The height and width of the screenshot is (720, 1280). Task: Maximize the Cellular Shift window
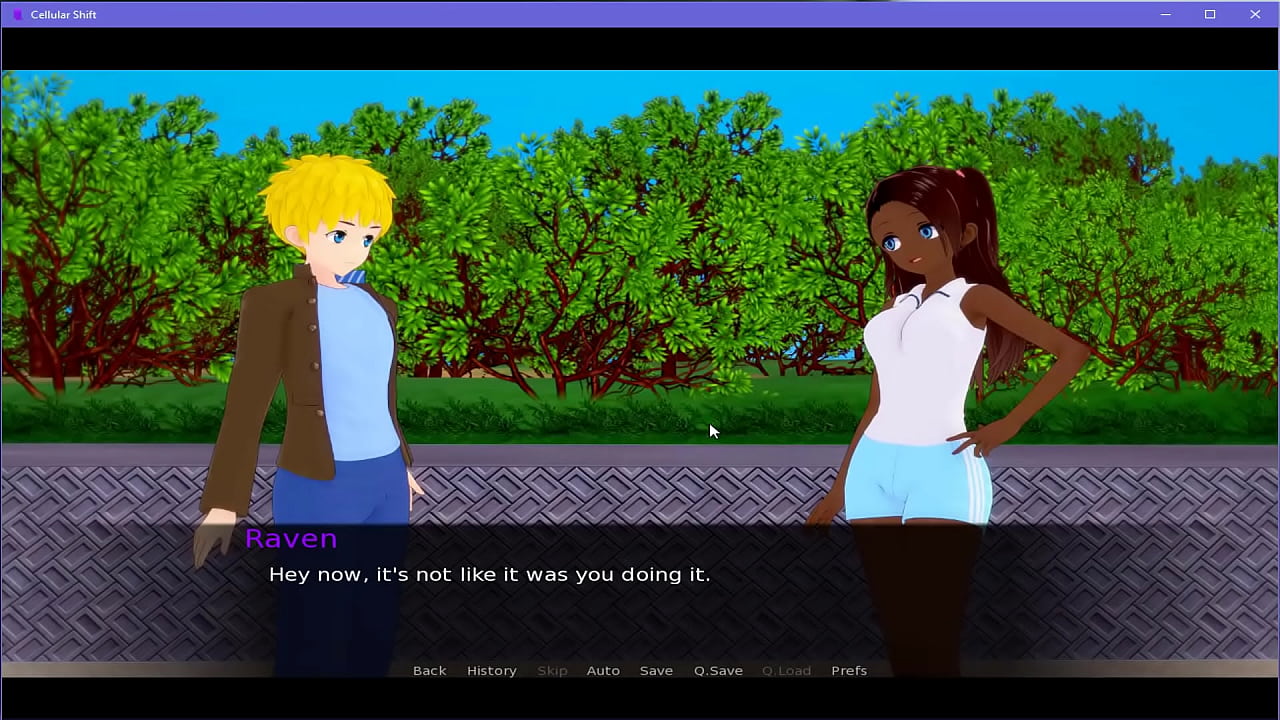coord(1210,14)
